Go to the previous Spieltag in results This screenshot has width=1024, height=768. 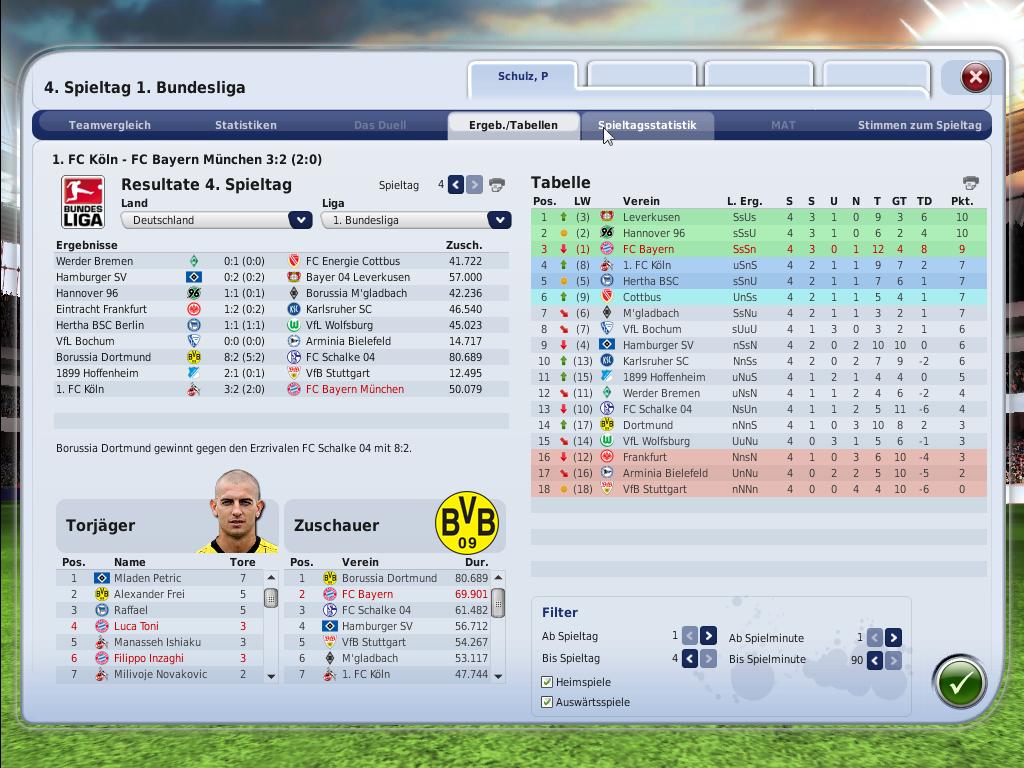[x=456, y=184]
